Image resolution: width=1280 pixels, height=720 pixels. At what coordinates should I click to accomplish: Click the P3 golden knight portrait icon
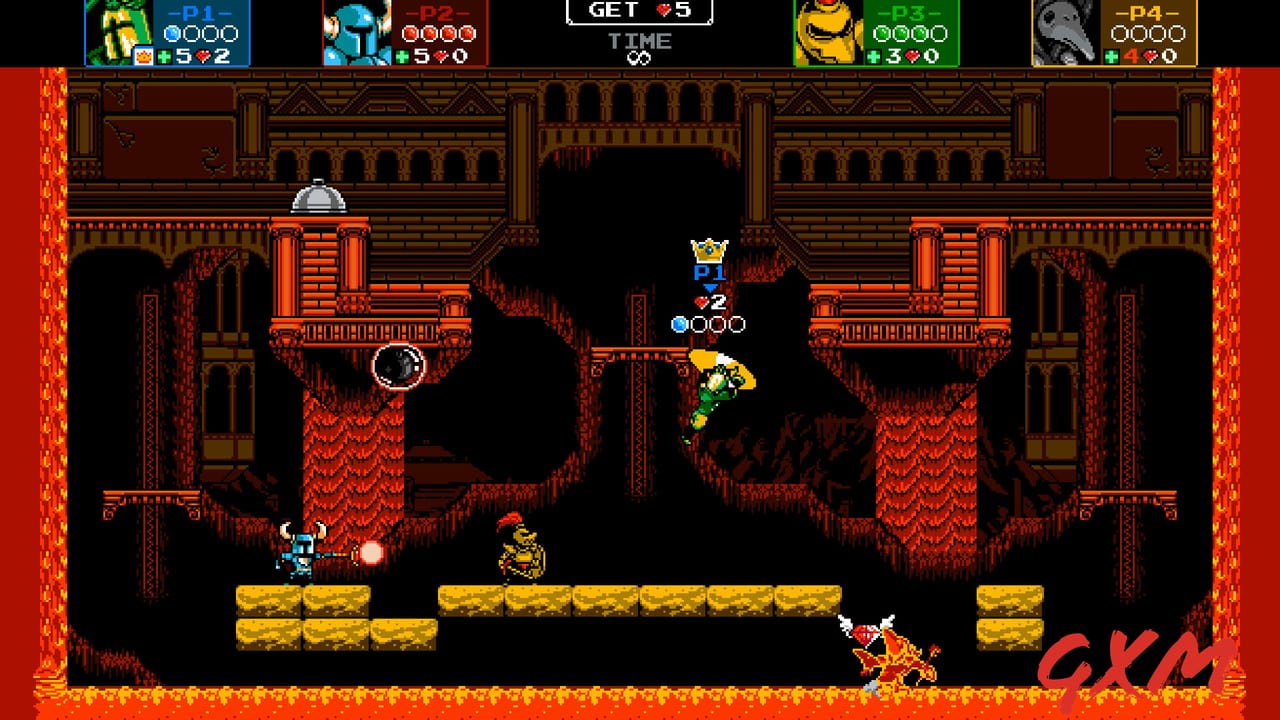tap(827, 30)
